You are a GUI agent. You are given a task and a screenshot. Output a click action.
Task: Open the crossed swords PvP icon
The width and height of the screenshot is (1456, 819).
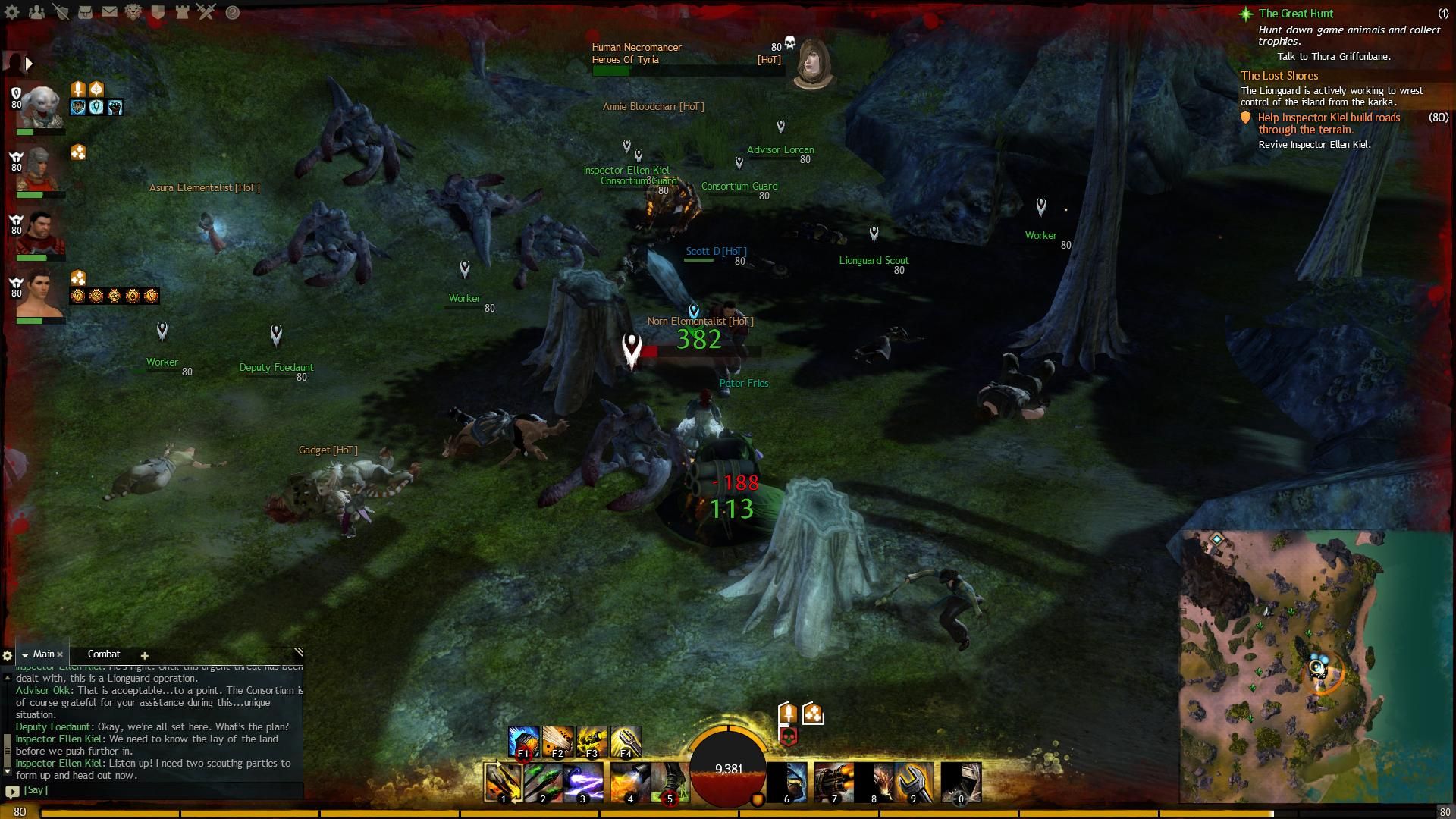pos(206,12)
